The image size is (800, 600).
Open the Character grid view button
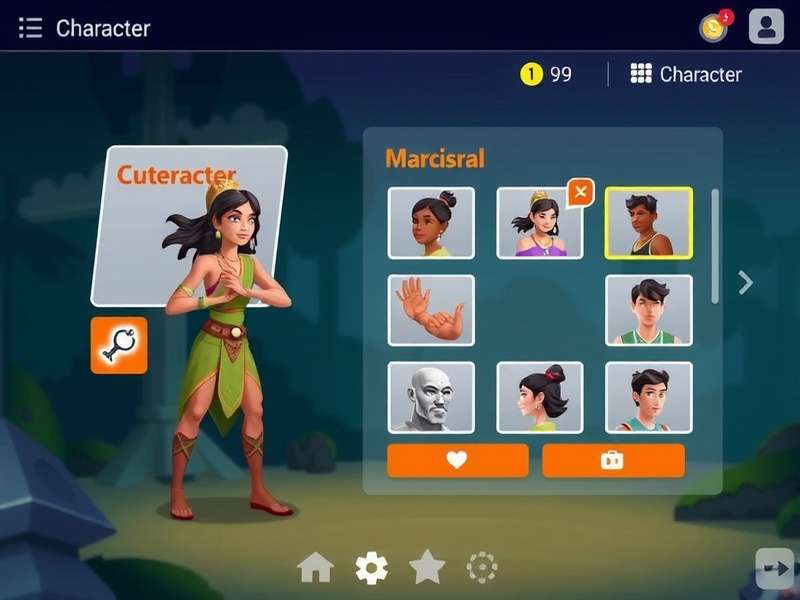tap(686, 74)
